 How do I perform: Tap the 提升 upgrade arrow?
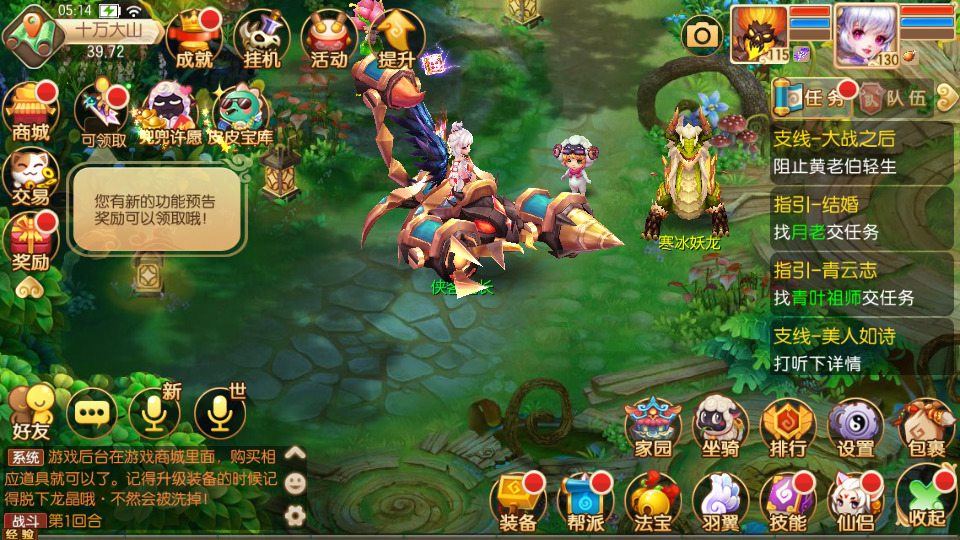[x=397, y=38]
